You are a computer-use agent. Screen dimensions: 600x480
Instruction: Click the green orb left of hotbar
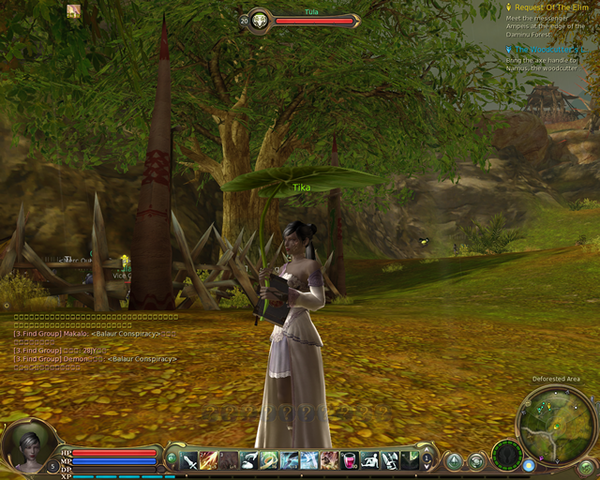tap(172, 460)
